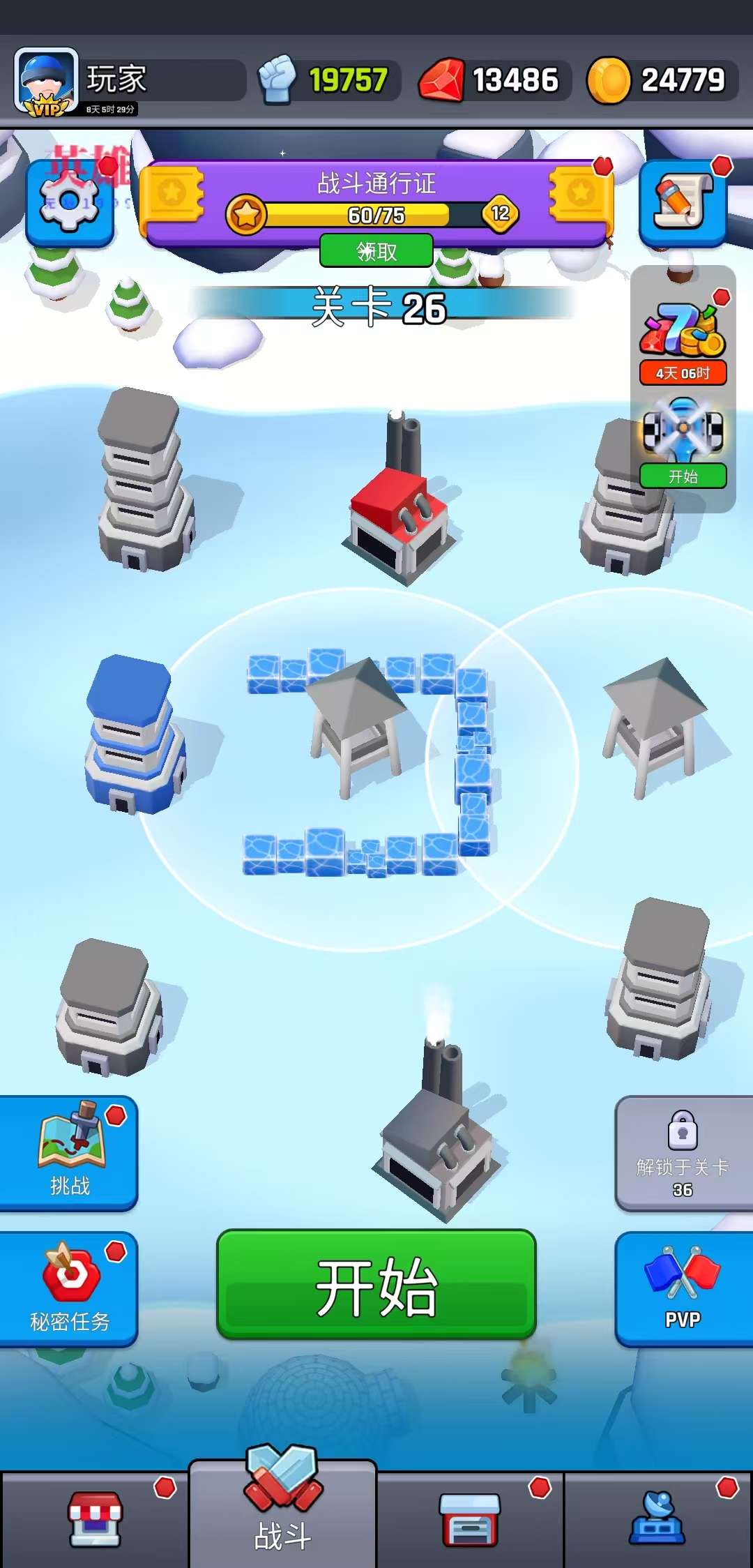Enter PVP mode

683,1288
